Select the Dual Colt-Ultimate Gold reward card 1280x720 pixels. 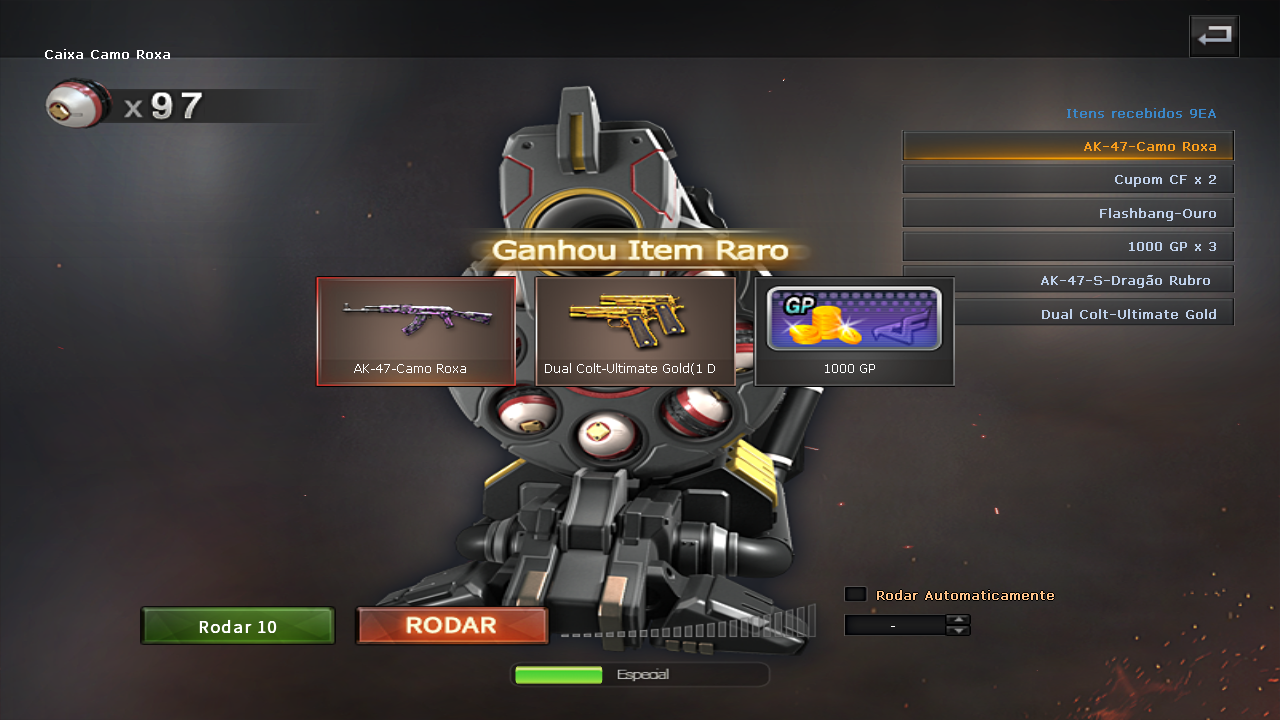(x=635, y=331)
